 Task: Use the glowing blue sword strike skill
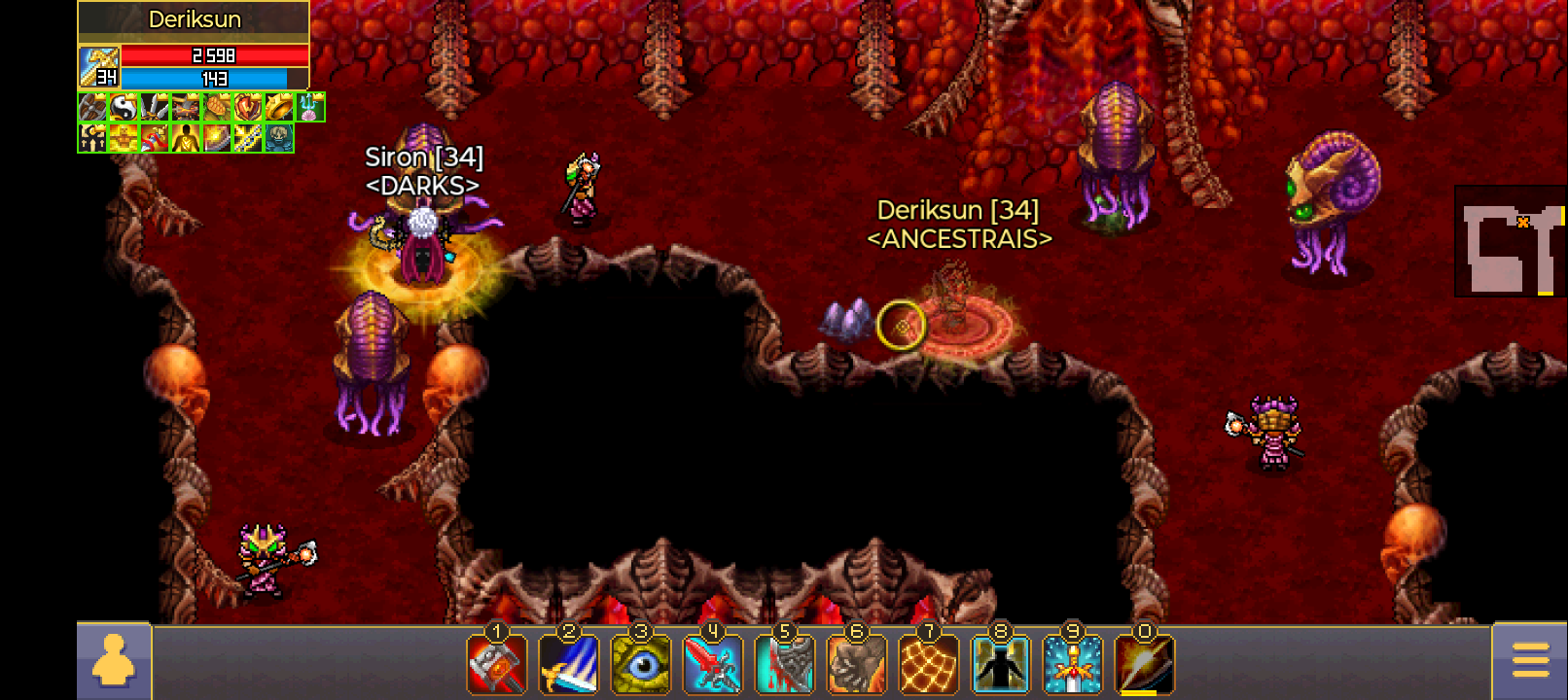click(x=569, y=665)
